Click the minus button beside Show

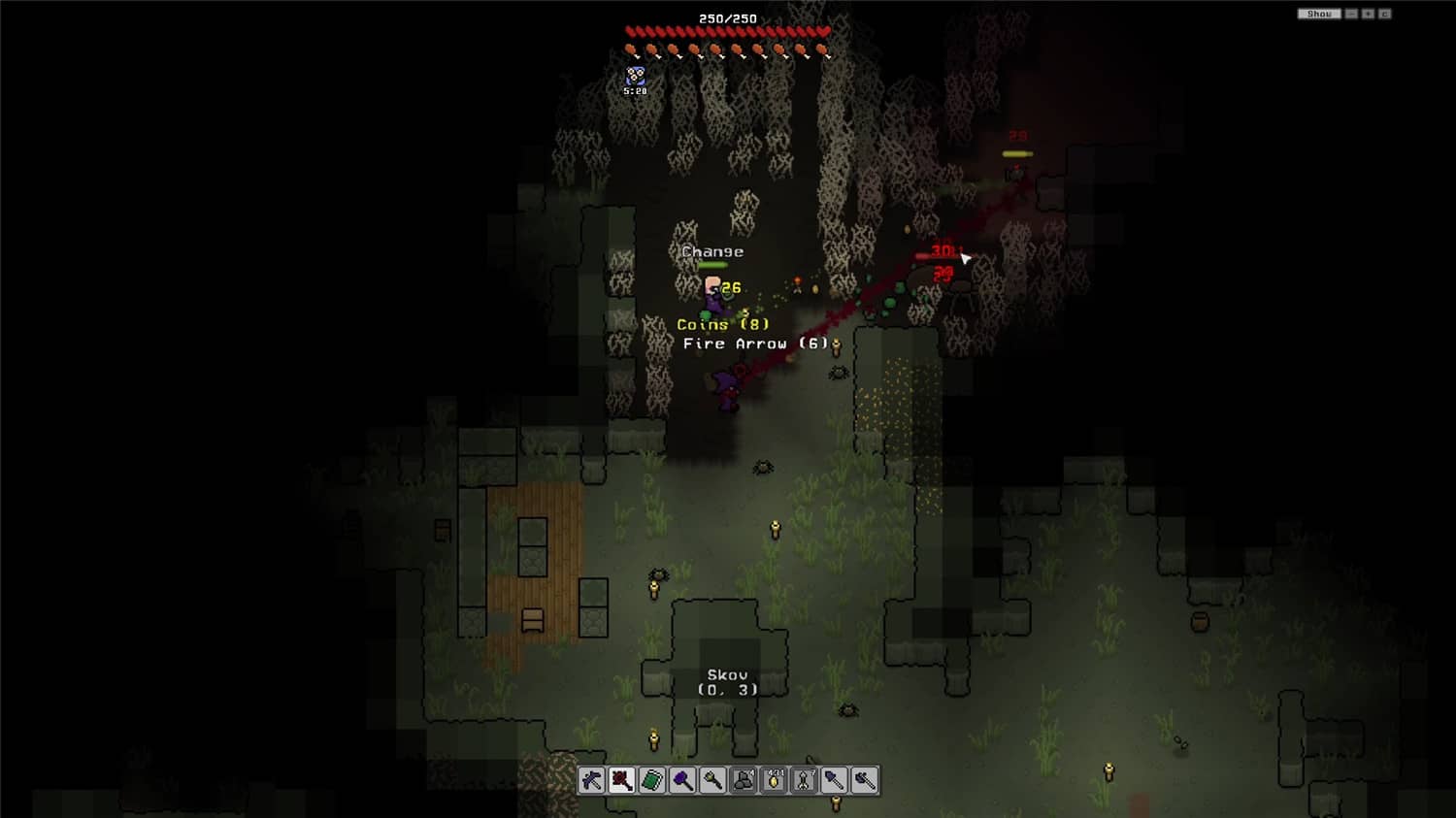(1351, 14)
